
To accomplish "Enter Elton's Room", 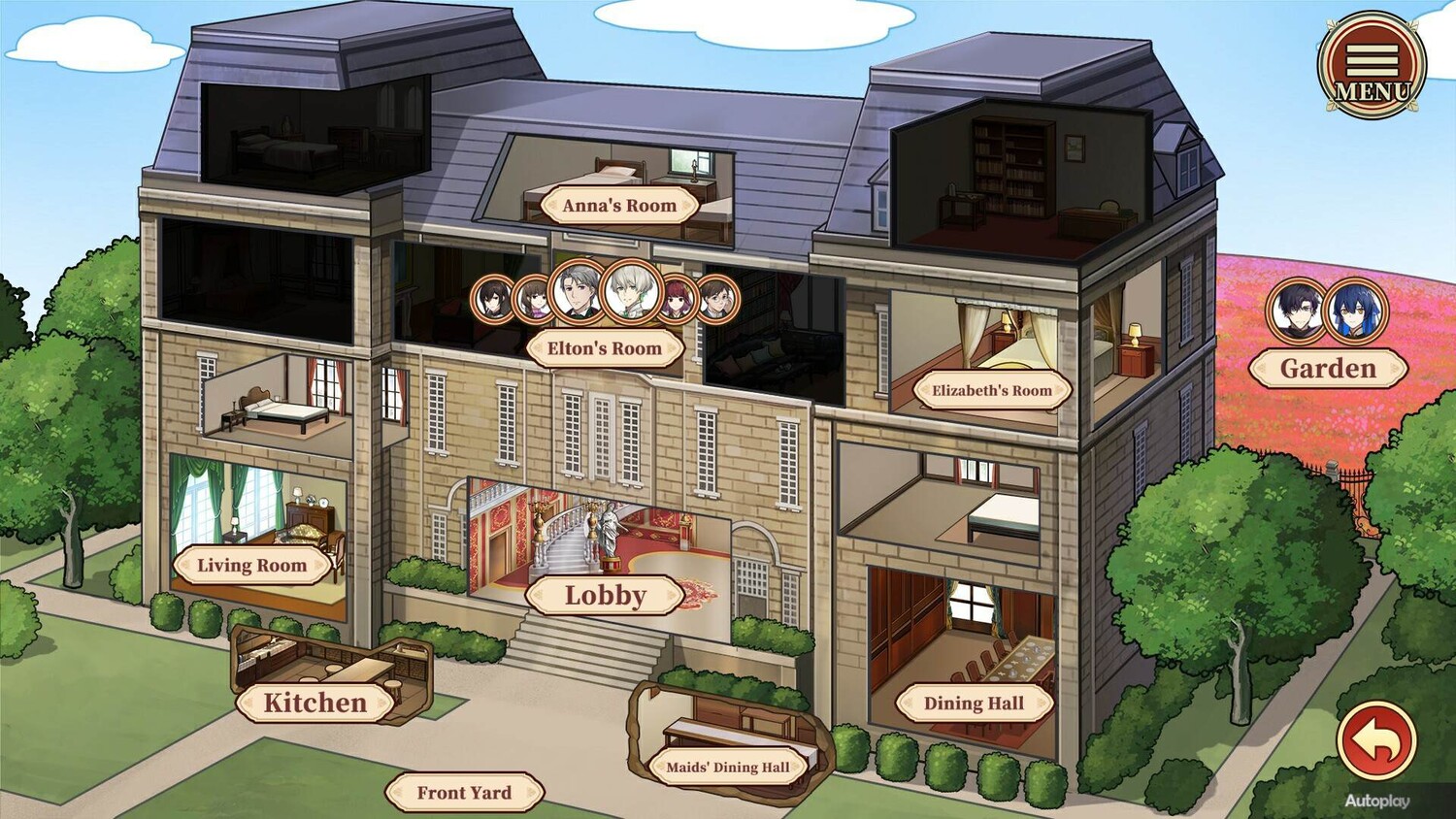I will [604, 348].
